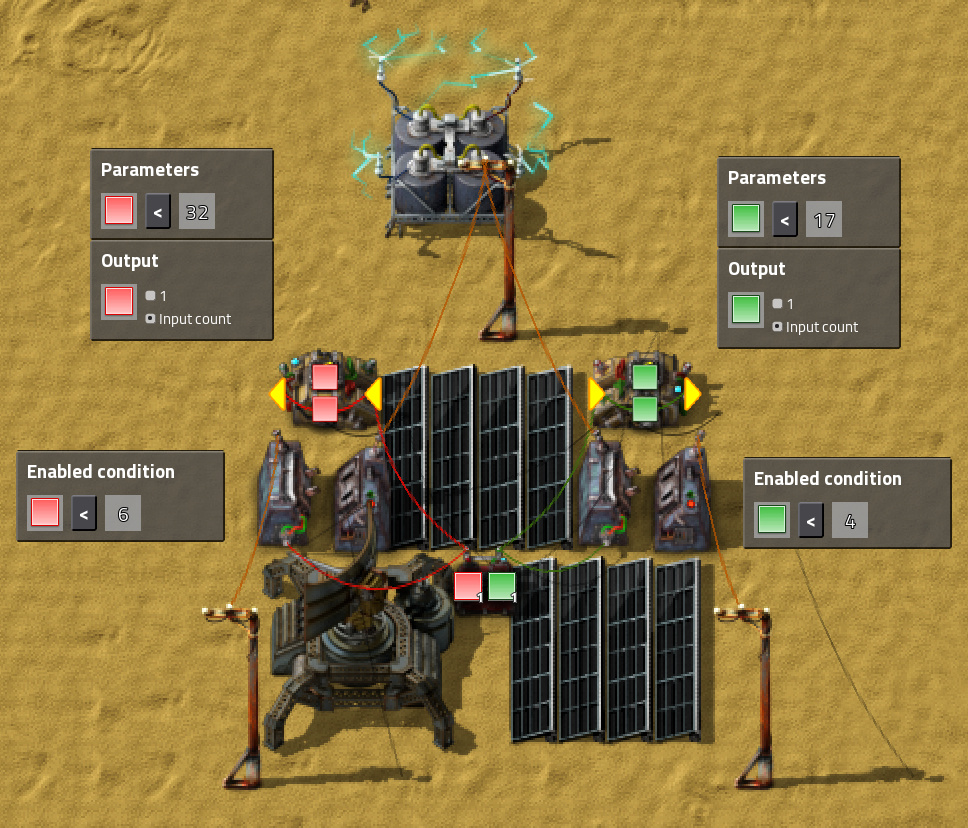Click the red signal slot beside the 32 constant
The height and width of the screenshot is (828, 968).
(x=119, y=211)
